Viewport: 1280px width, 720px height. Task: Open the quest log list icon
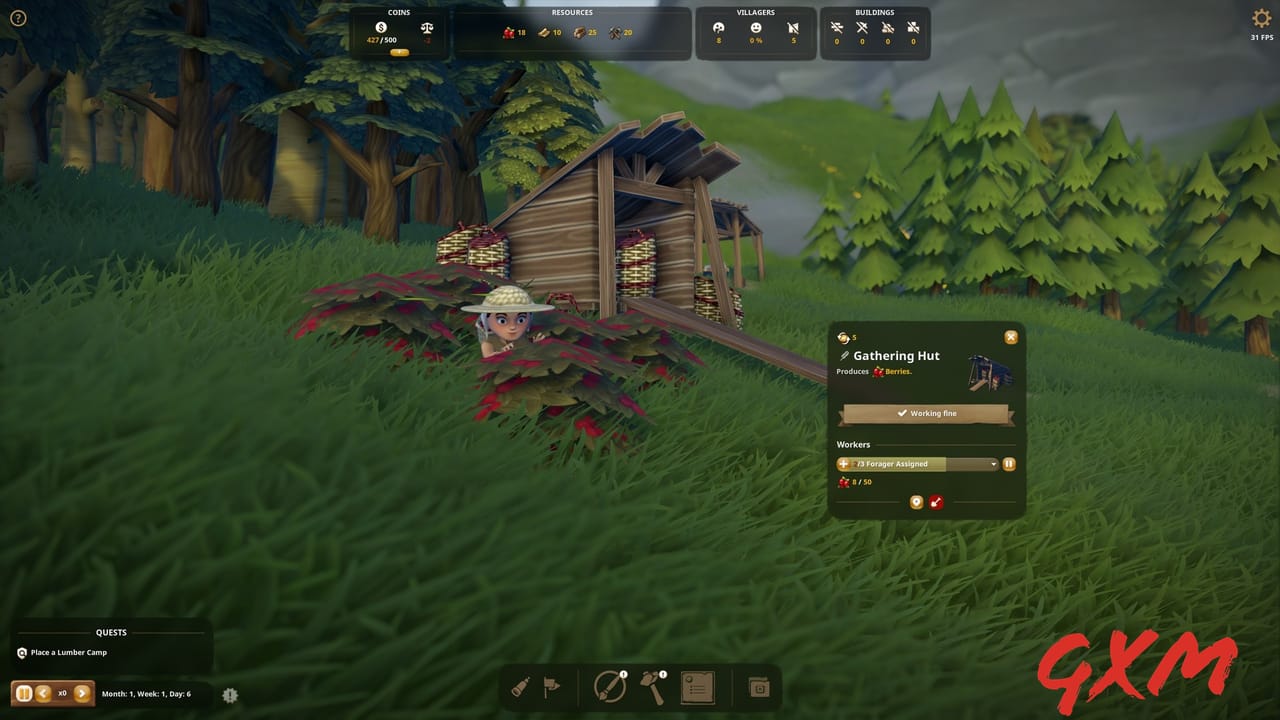coord(697,688)
